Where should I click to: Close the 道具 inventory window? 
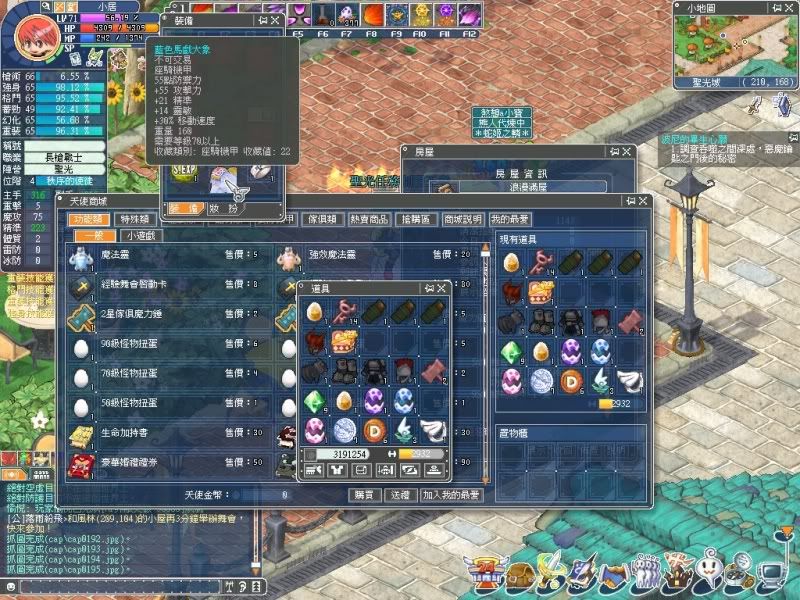tap(443, 288)
